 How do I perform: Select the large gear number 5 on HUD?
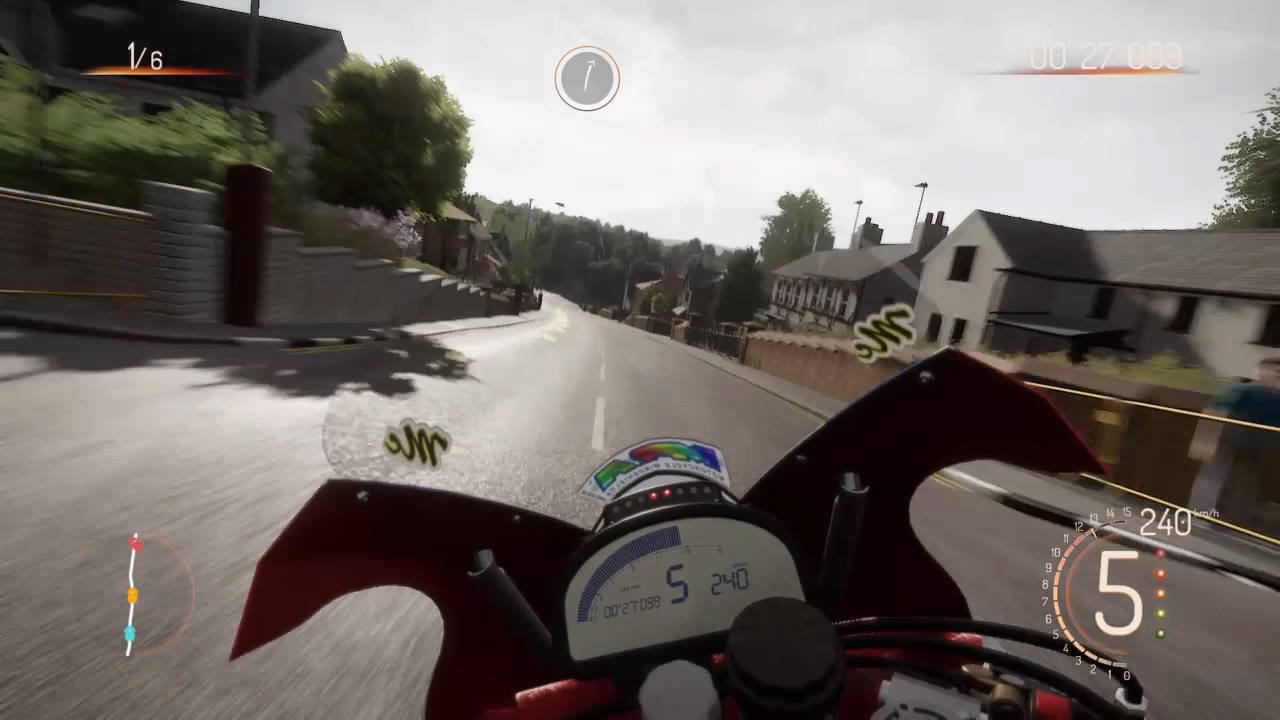coord(1117,590)
